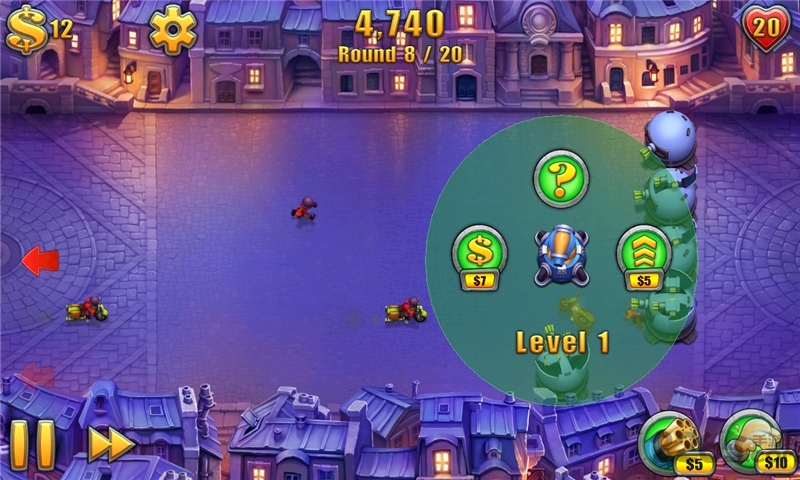The image size is (800, 480).
Task: Open the gear settings menu
Action: 173,28
